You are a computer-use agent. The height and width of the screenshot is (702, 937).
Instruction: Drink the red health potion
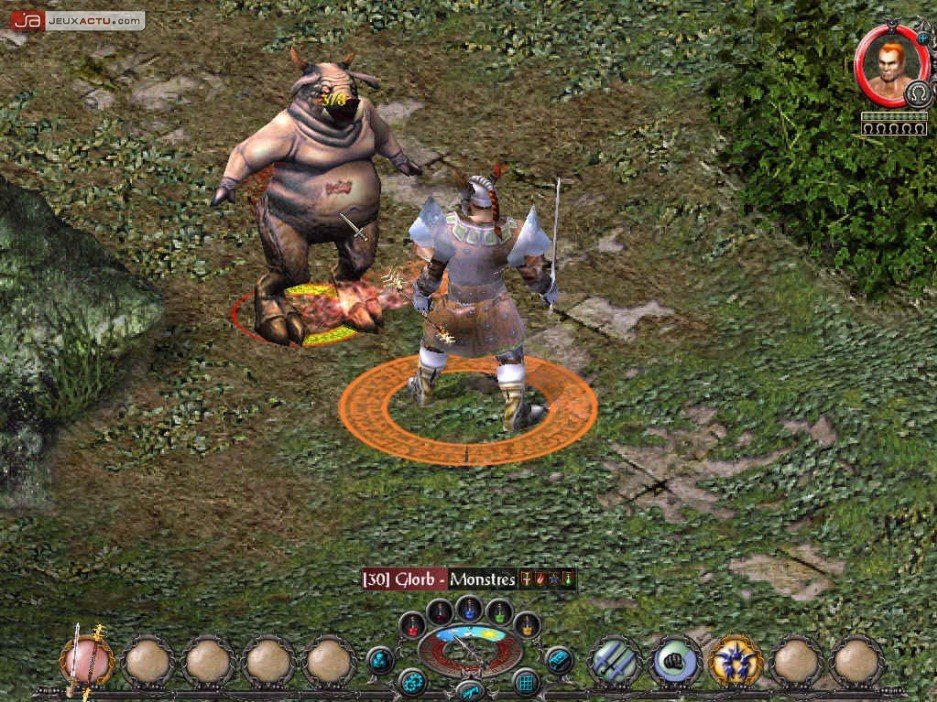point(413,626)
